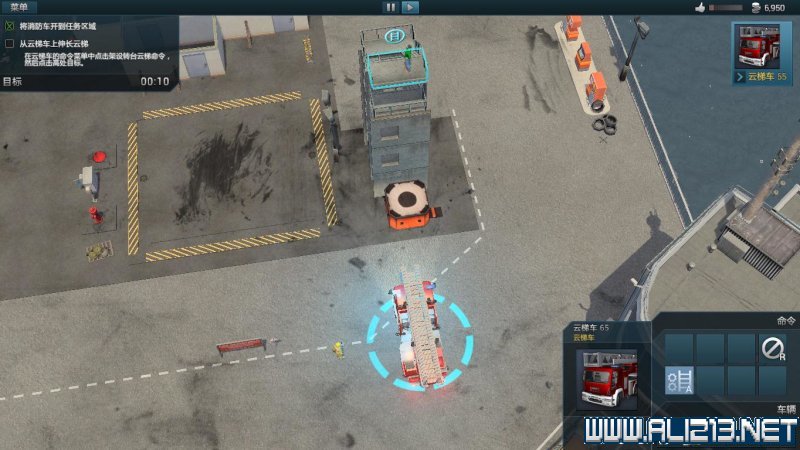The height and width of the screenshot is (450, 800).
Task: Open the 菜单 menu button
Action: [x=19, y=7]
